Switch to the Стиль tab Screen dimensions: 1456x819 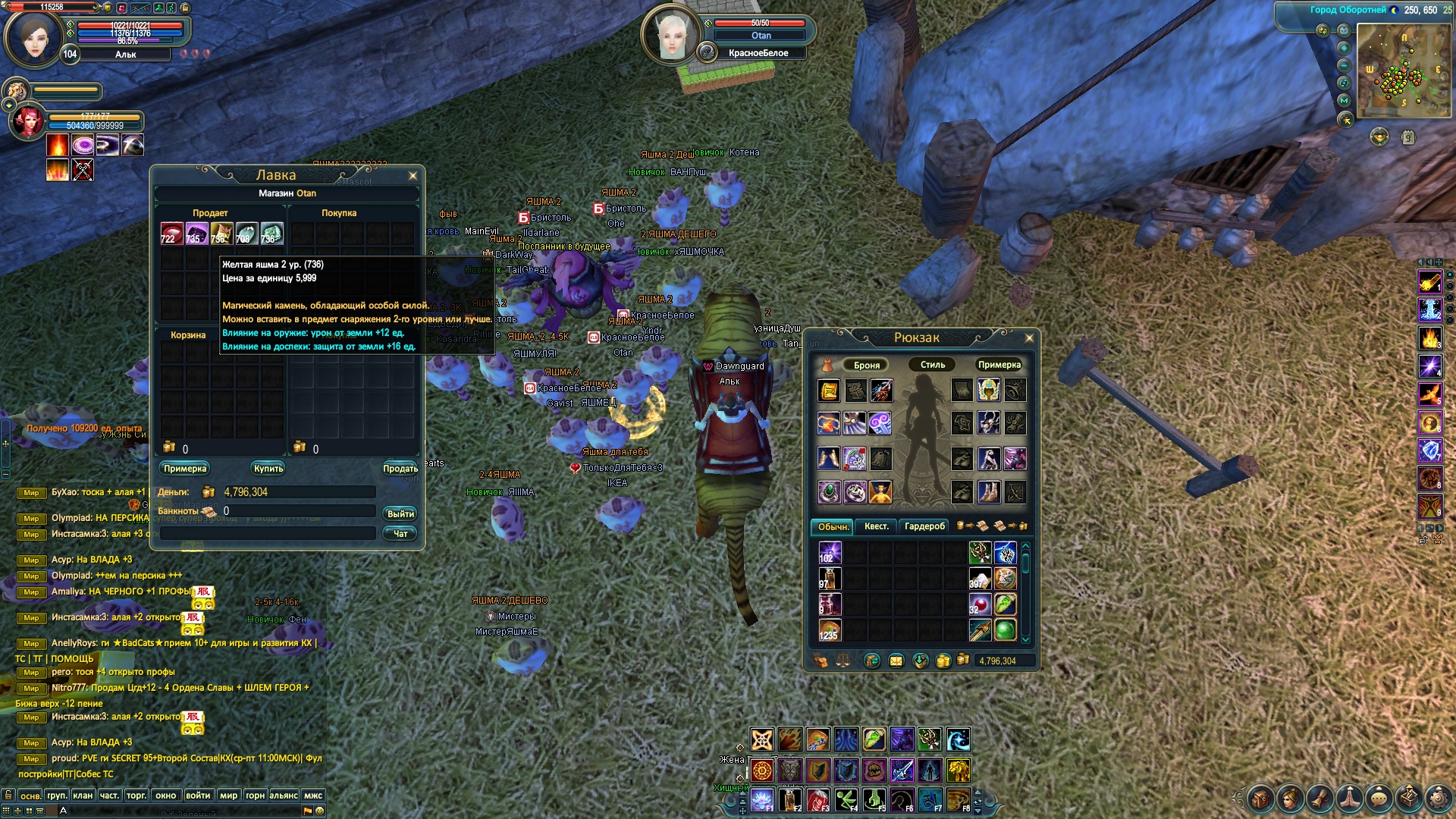click(x=933, y=365)
